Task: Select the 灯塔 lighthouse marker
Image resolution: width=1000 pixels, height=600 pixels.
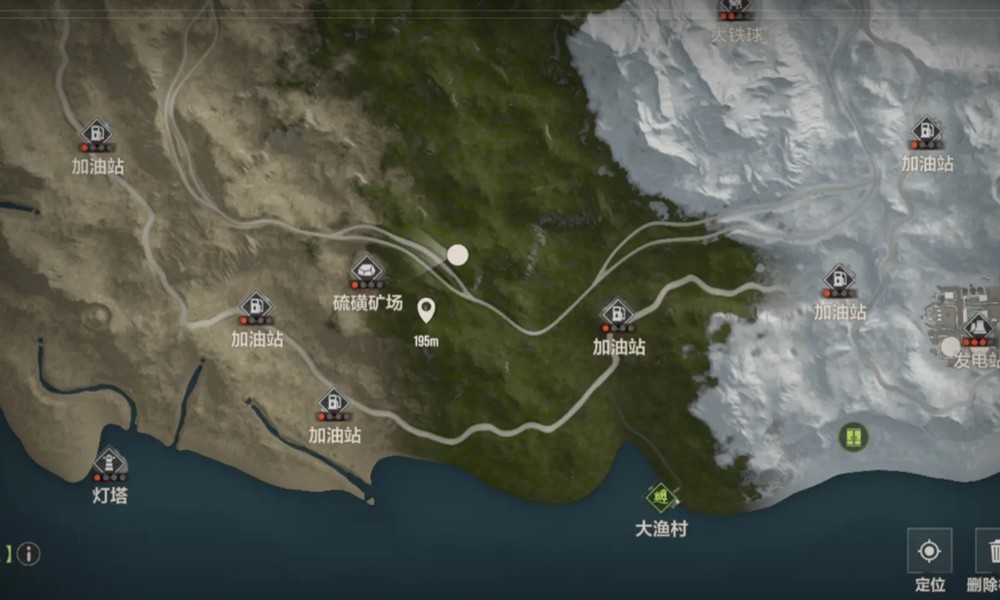Action: tap(110, 463)
